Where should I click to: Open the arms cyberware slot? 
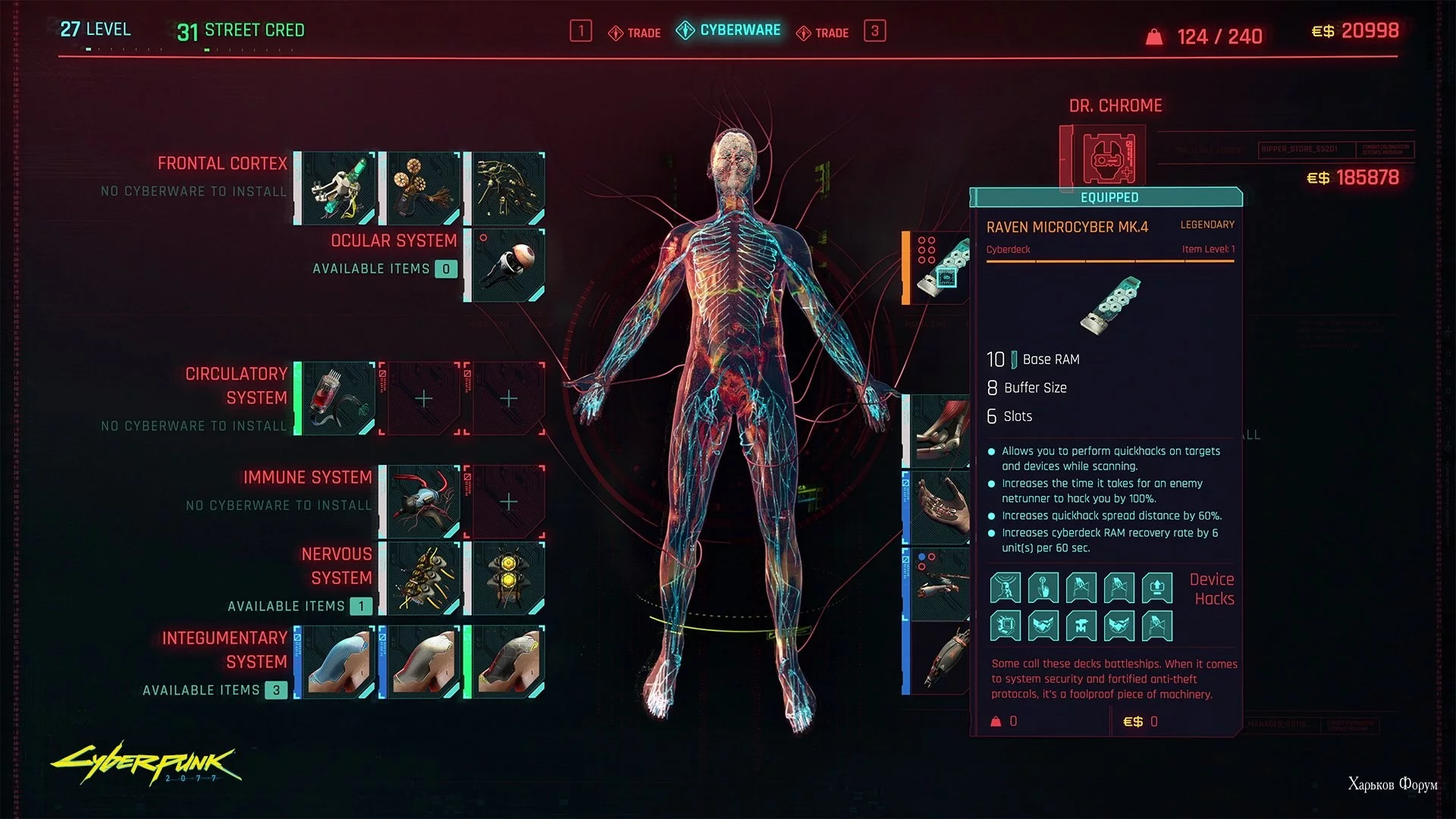[940, 431]
